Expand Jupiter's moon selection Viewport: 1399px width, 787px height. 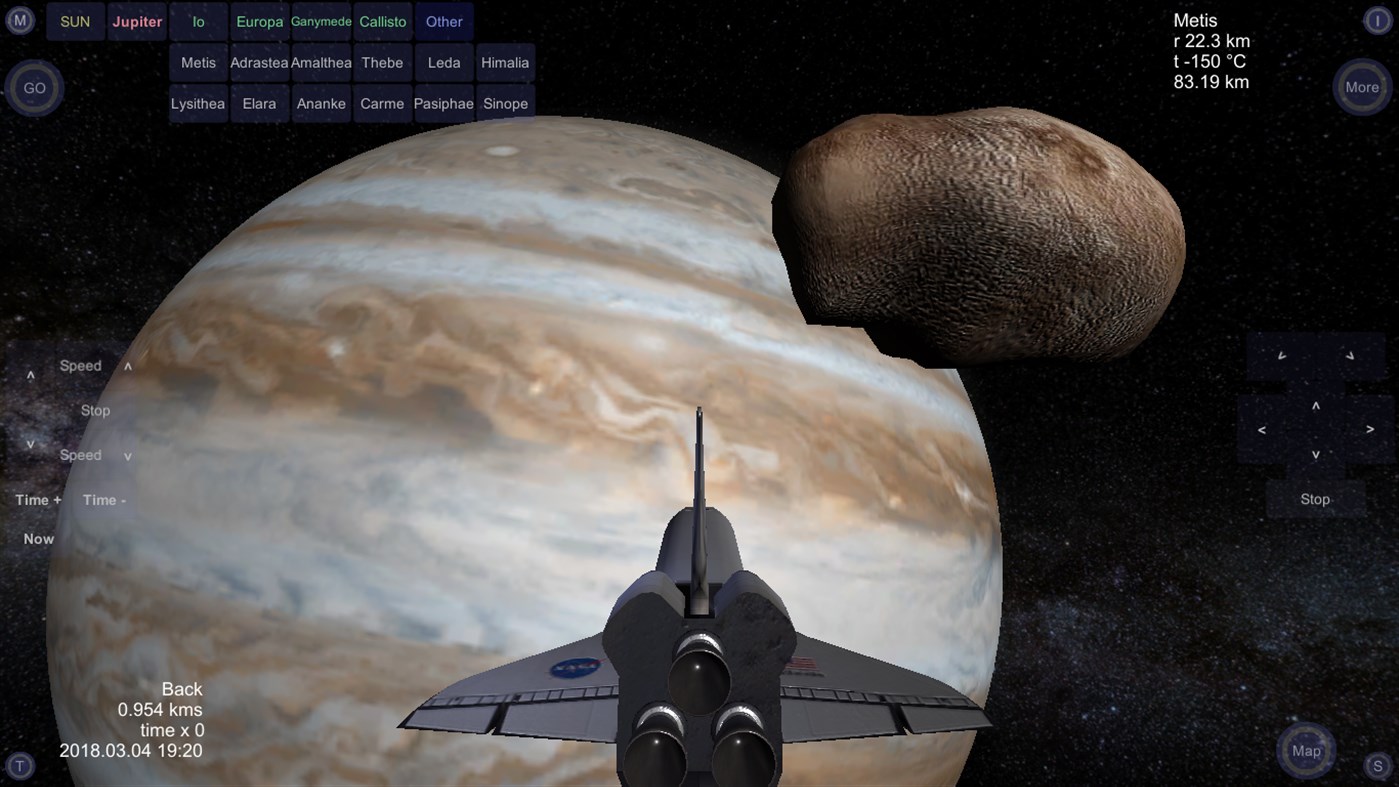pyautogui.click(x=136, y=20)
